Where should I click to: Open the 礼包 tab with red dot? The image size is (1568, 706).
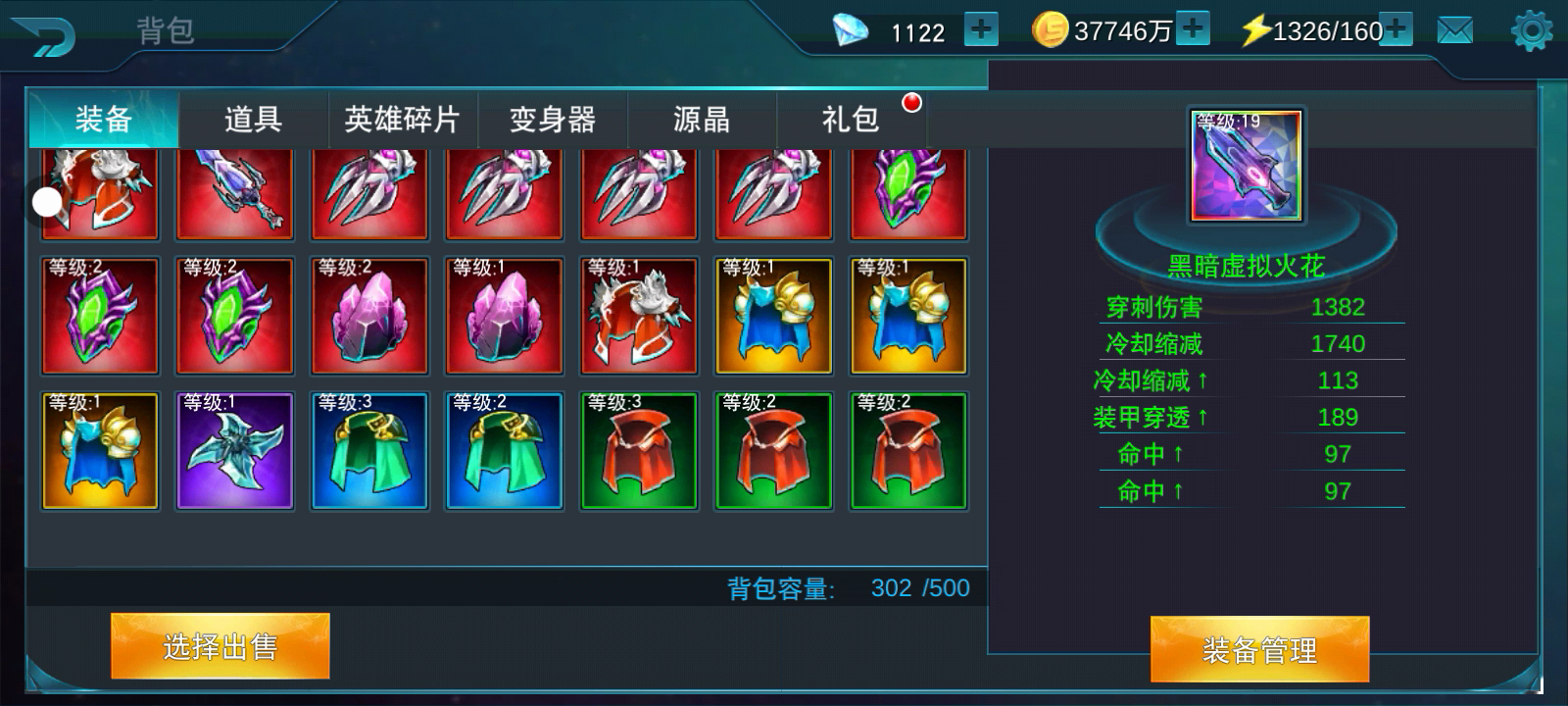click(x=851, y=120)
